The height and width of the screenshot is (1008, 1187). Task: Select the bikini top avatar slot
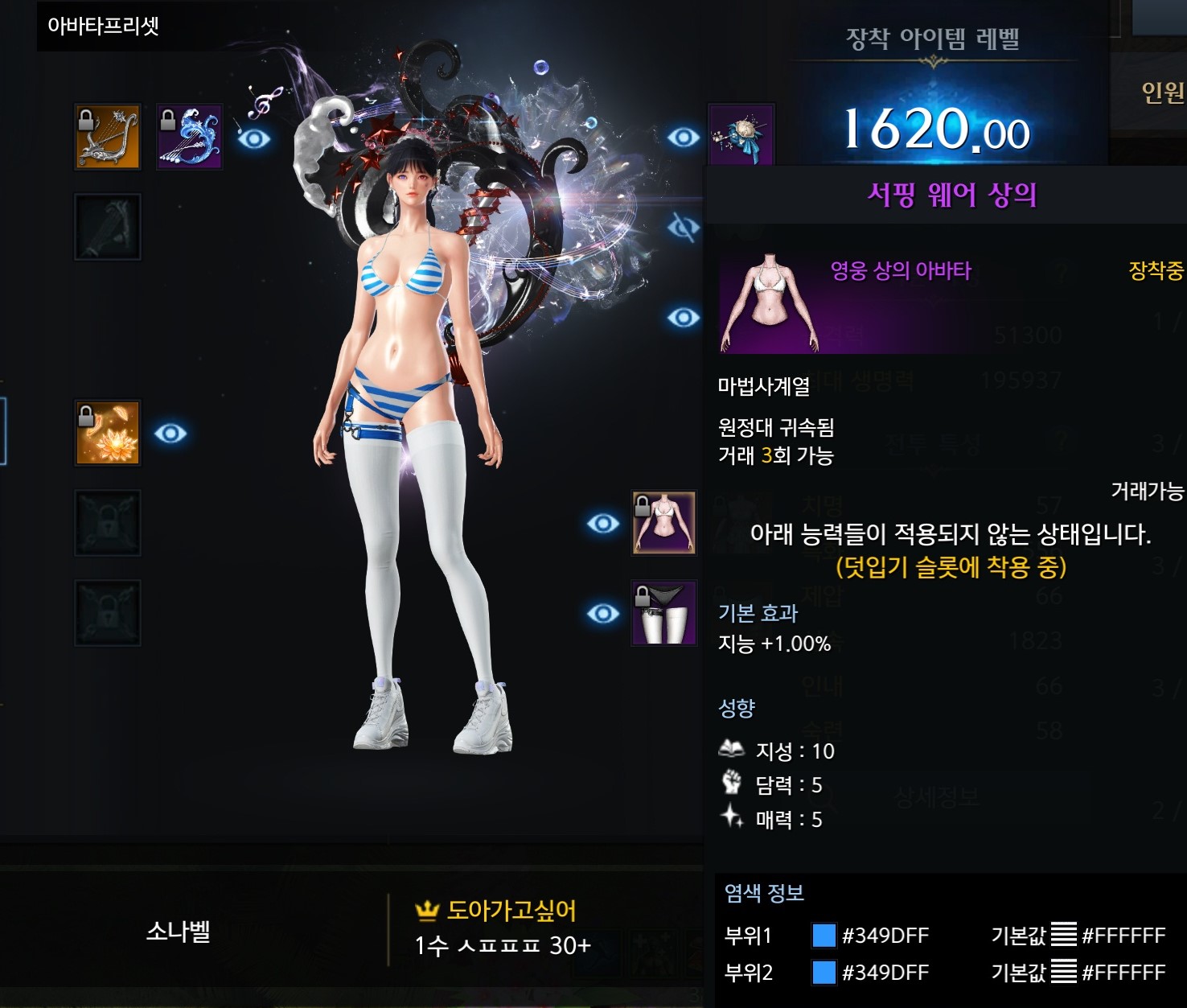click(x=663, y=523)
